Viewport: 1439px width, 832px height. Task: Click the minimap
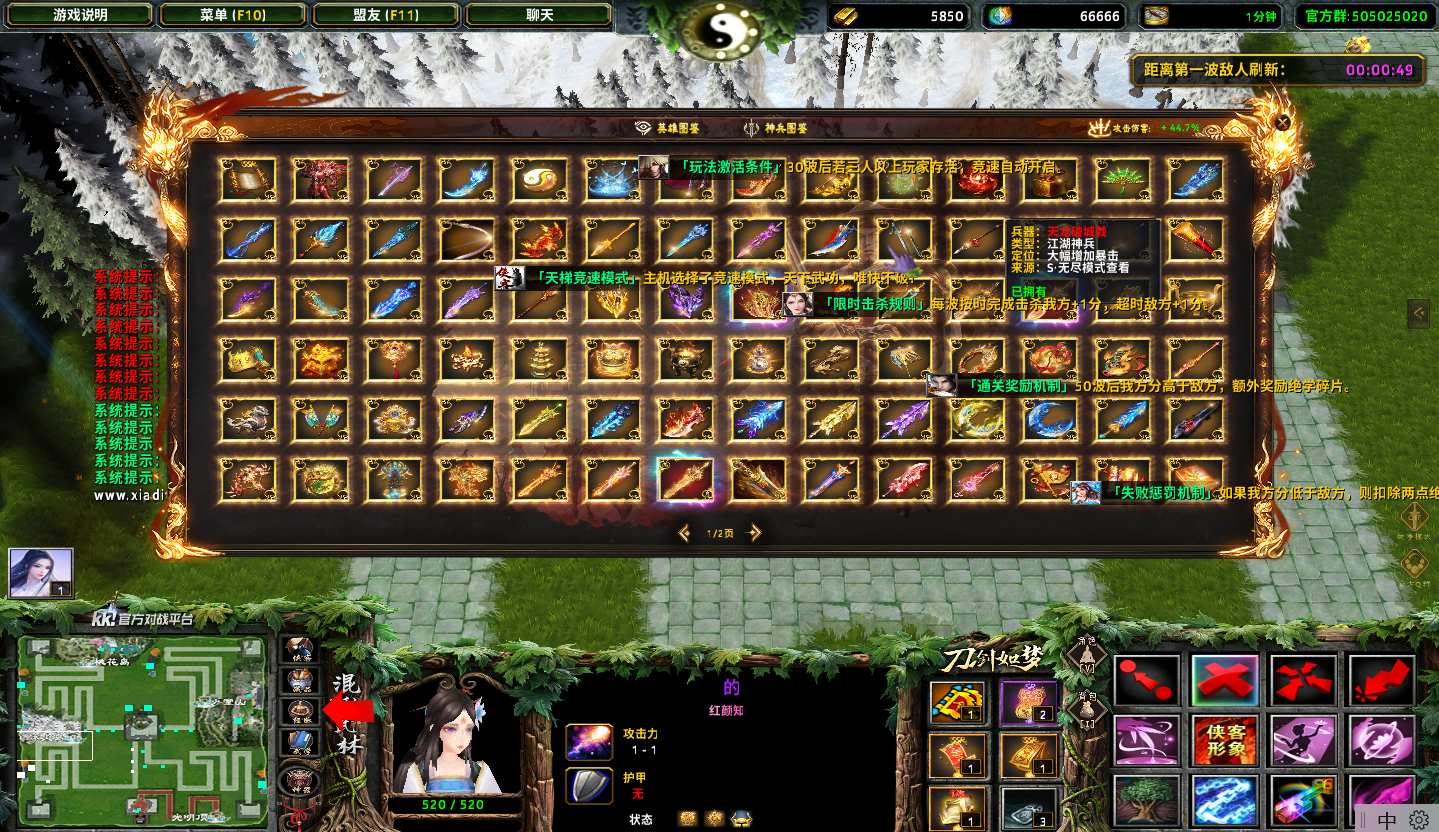click(x=142, y=728)
